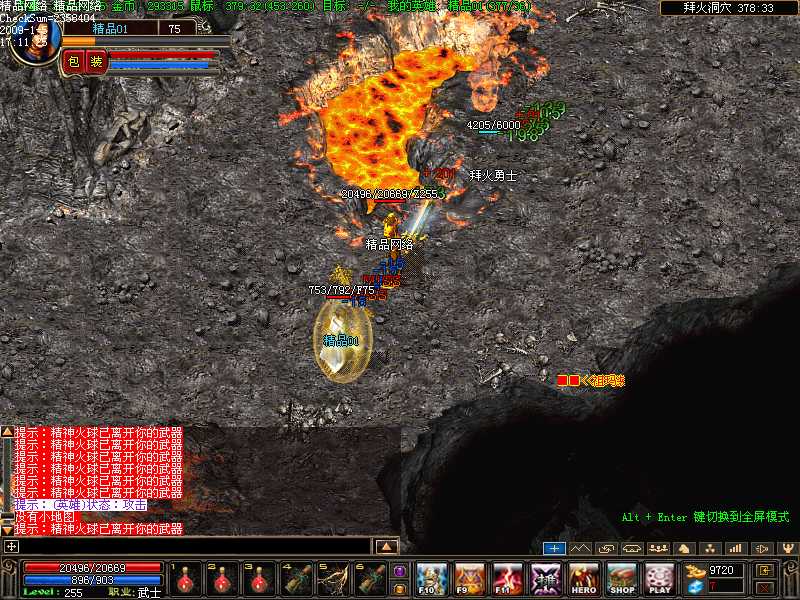
Task: Click the red X exit button
Action: click(766, 587)
